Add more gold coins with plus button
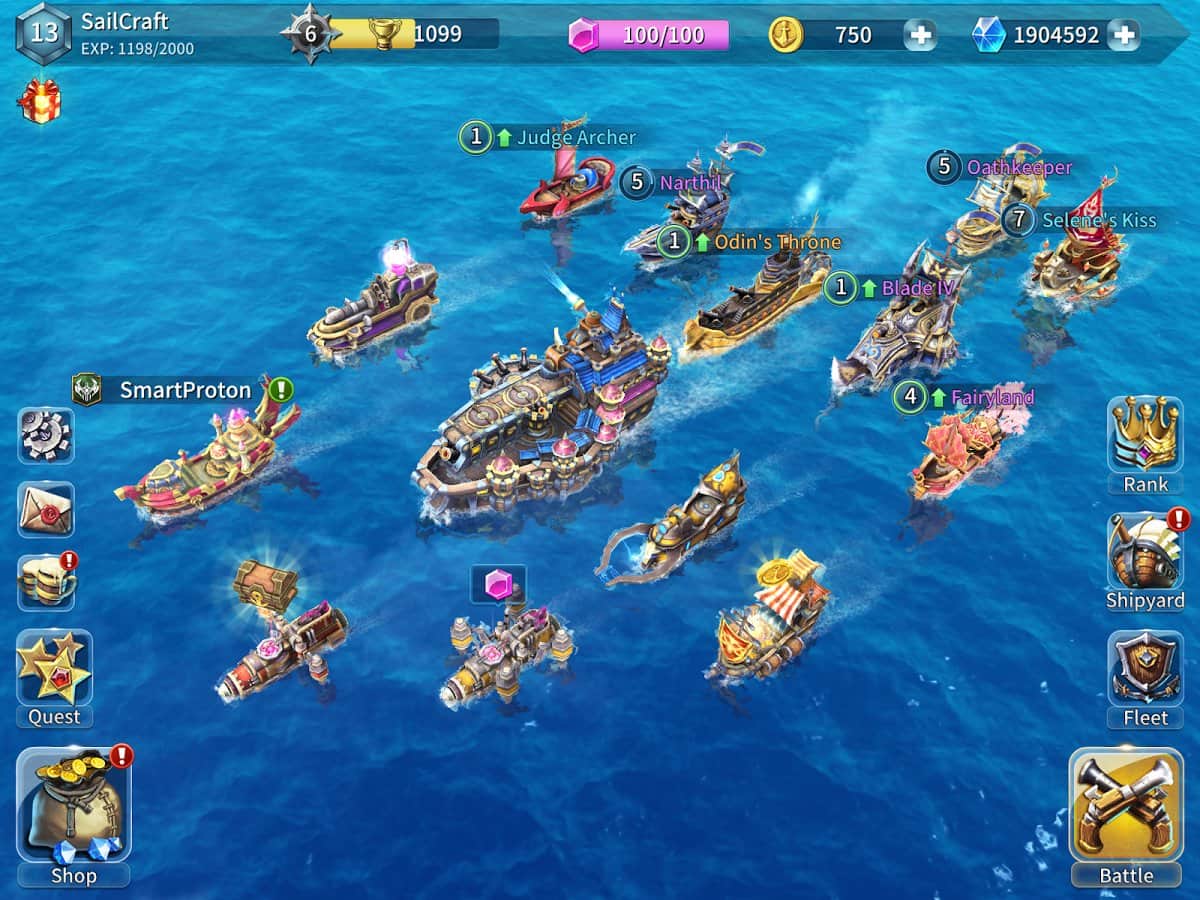The width and height of the screenshot is (1200, 900). coord(920,35)
